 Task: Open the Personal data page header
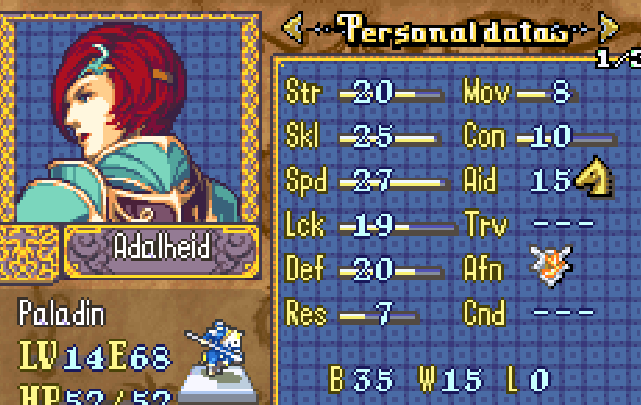[449, 30]
